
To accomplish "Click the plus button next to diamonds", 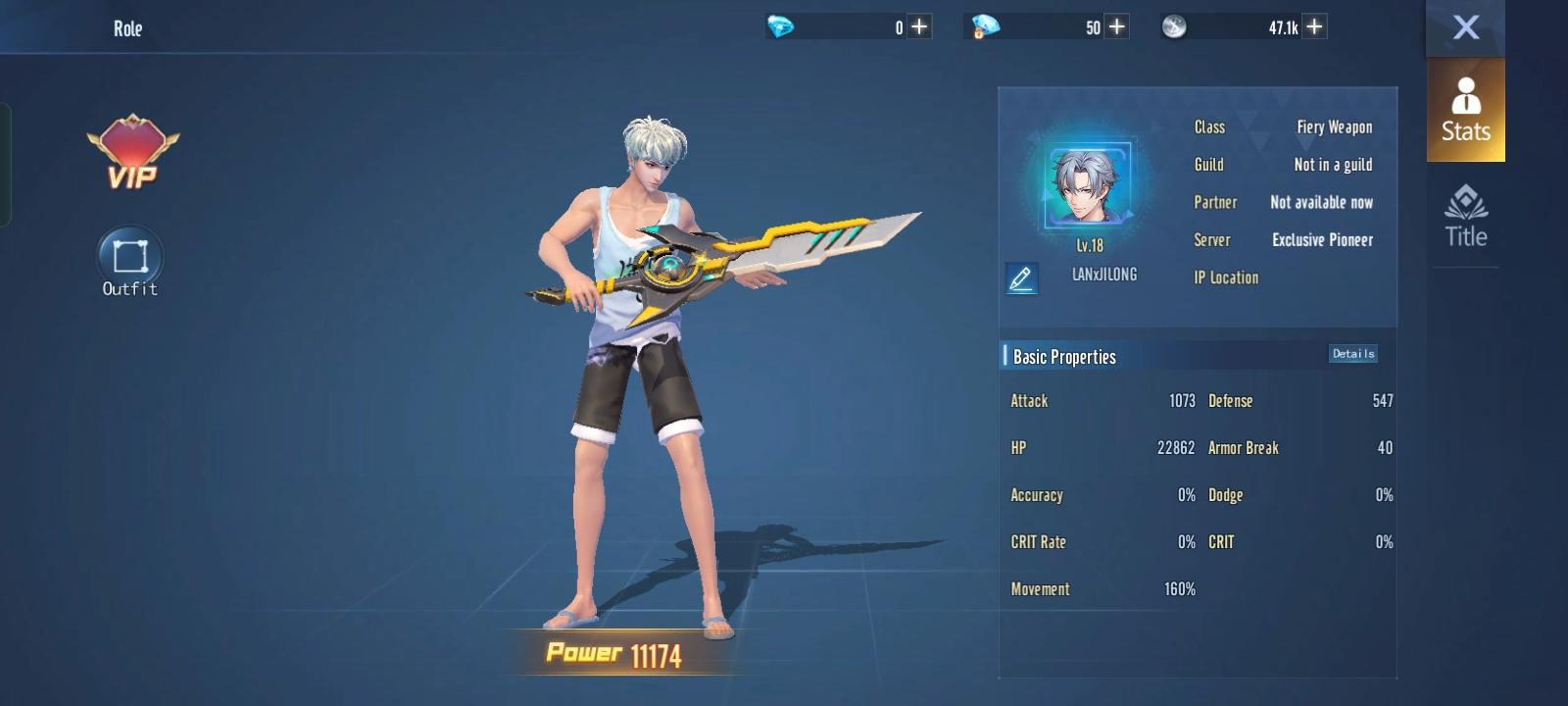I will coord(917,26).
